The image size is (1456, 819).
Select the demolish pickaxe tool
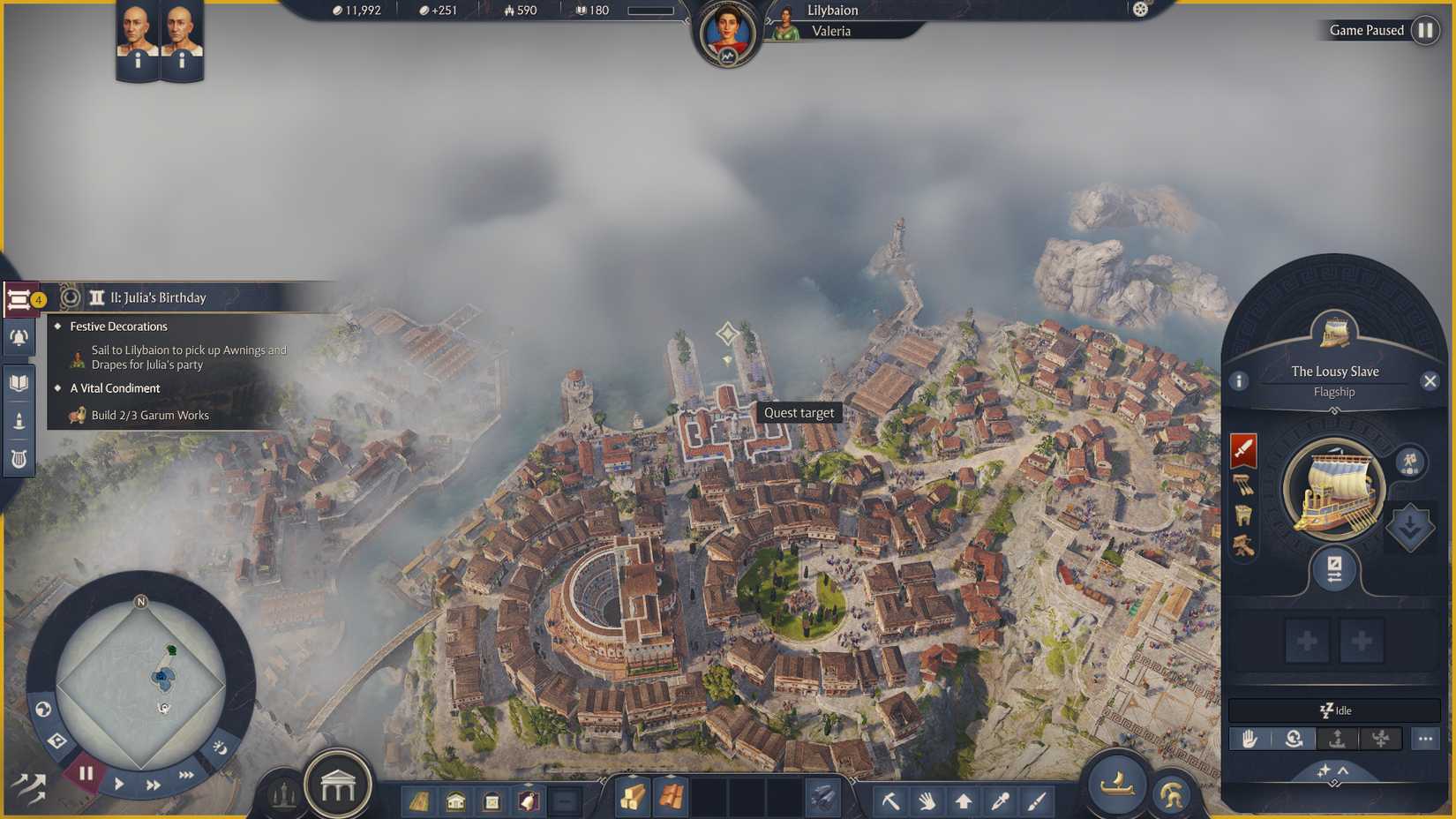(892, 800)
